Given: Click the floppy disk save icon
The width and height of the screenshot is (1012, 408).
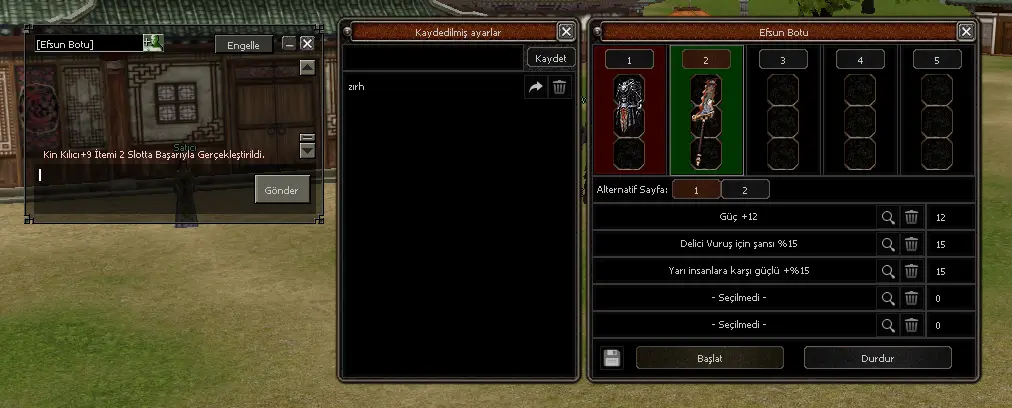Looking at the screenshot, I should click(x=612, y=358).
